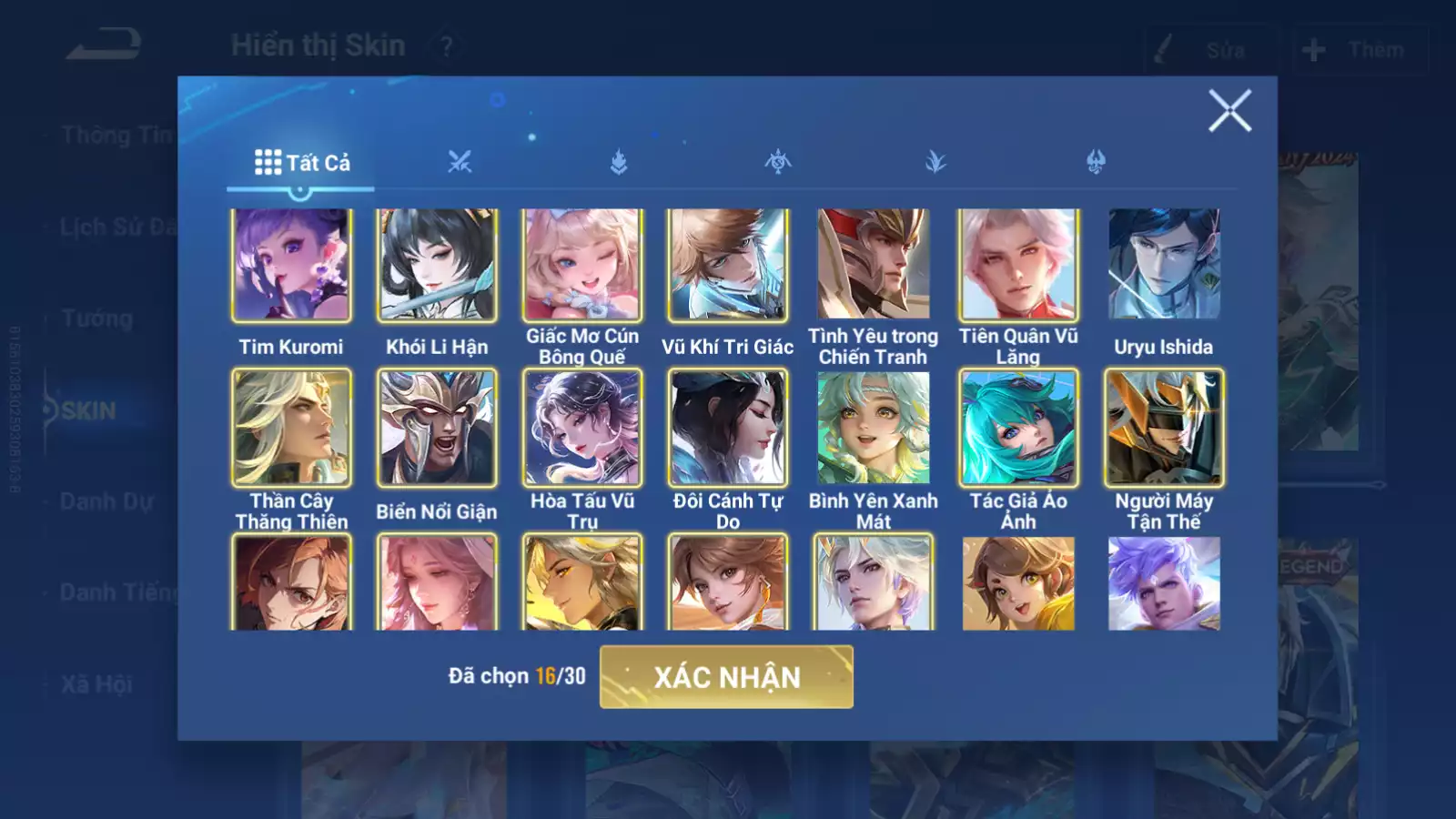Select the Hòa Tấu Vũ Trụ skin

click(x=582, y=428)
